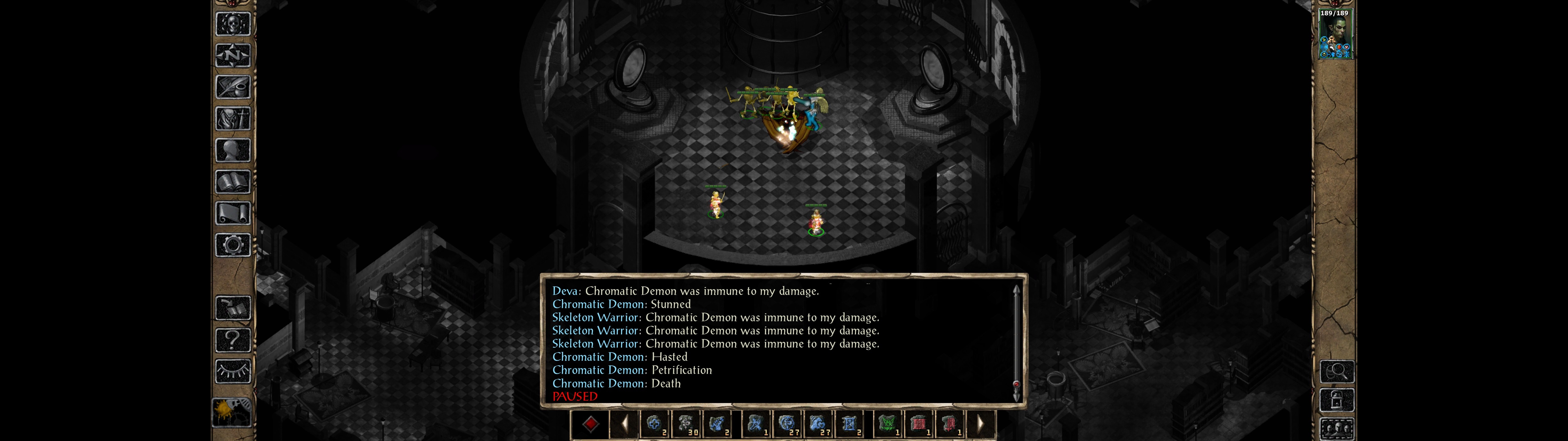This screenshot has width=1568, height=441.
Task: Select the character portrait showing 189/189
Action: click(x=1335, y=34)
